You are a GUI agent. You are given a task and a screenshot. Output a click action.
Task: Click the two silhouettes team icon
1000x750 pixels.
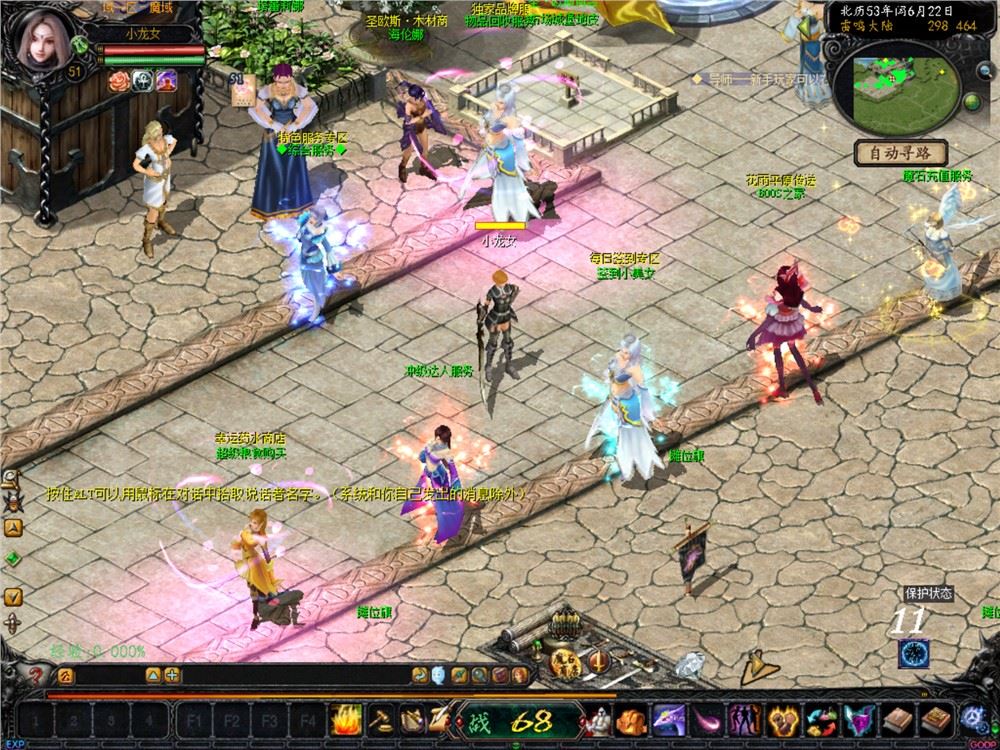(x=746, y=719)
